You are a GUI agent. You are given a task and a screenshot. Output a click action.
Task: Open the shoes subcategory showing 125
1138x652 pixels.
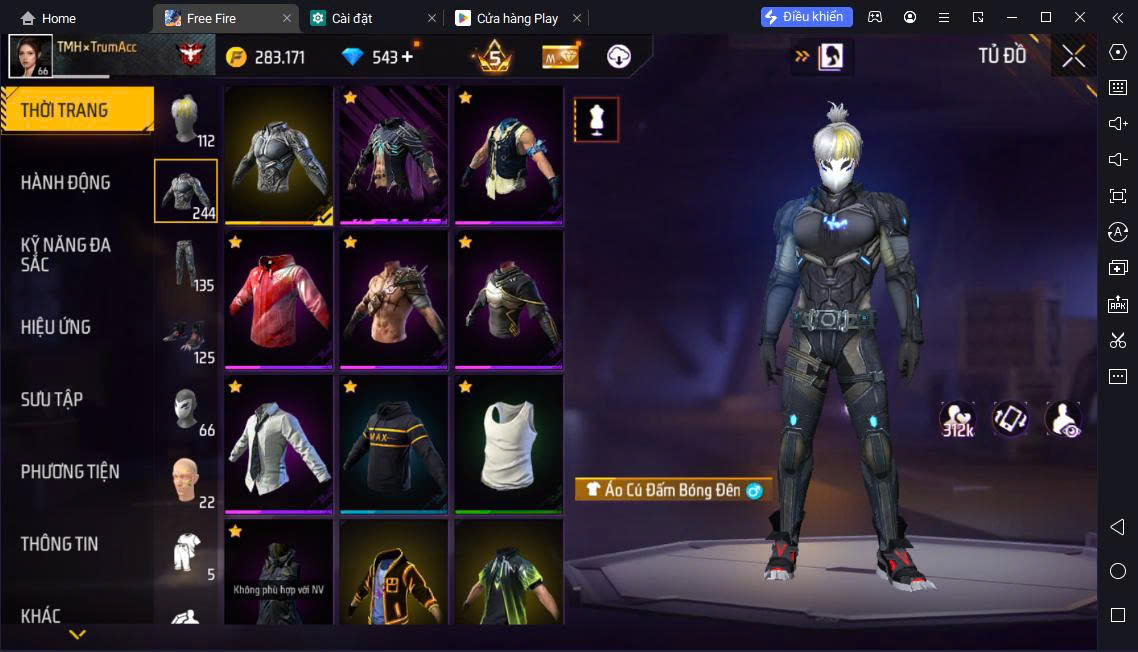tap(186, 338)
